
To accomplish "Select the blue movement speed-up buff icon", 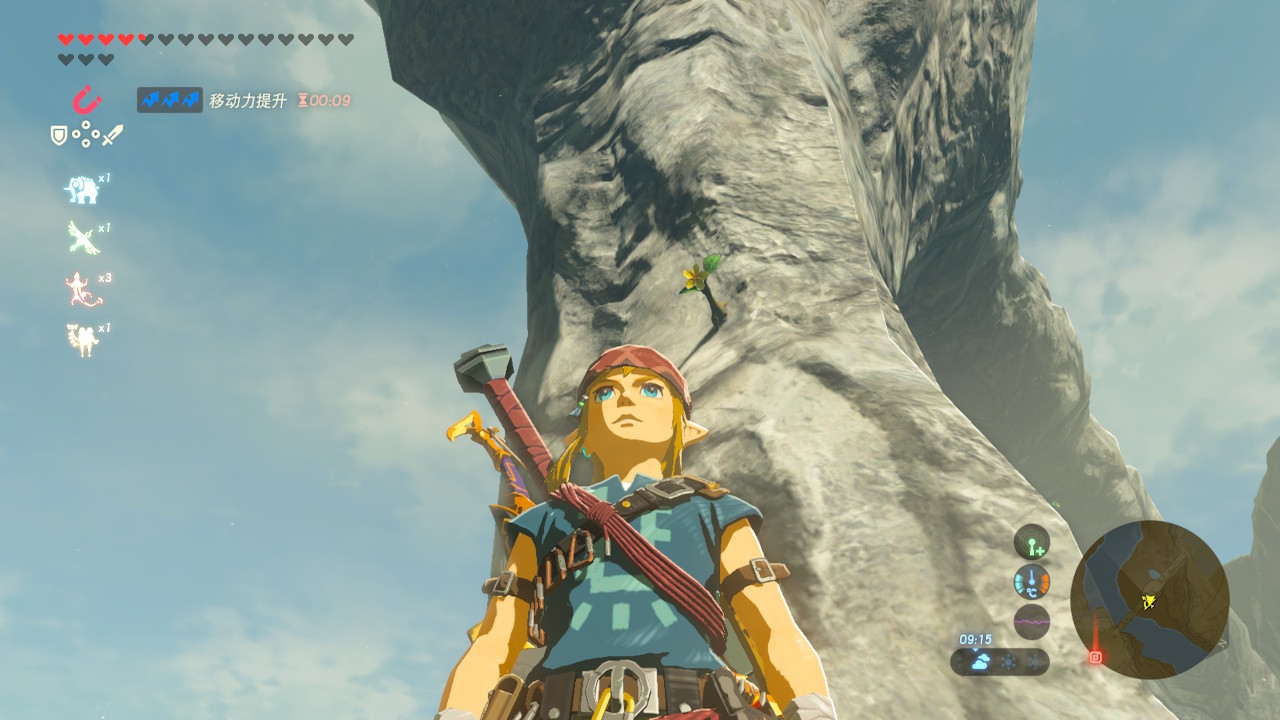I will [x=170, y=100].
